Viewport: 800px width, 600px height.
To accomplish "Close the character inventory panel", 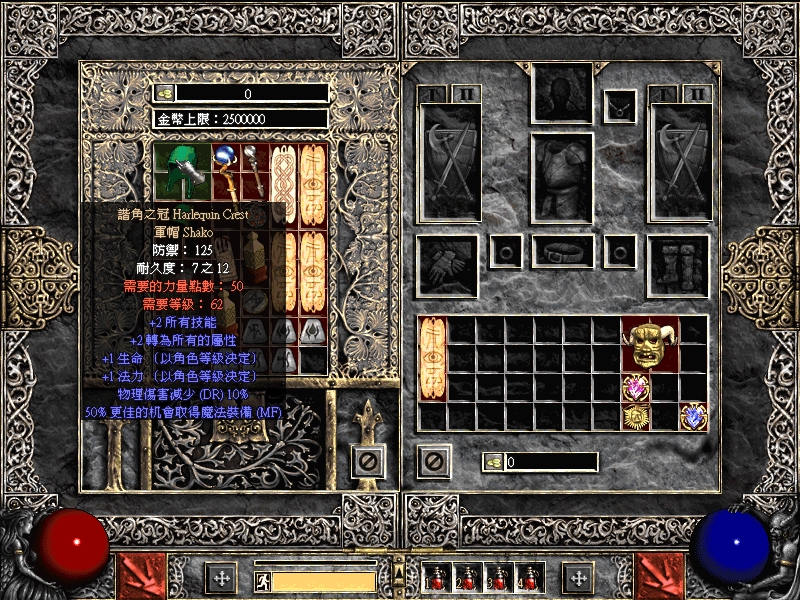I will click(x=433, y=461).
